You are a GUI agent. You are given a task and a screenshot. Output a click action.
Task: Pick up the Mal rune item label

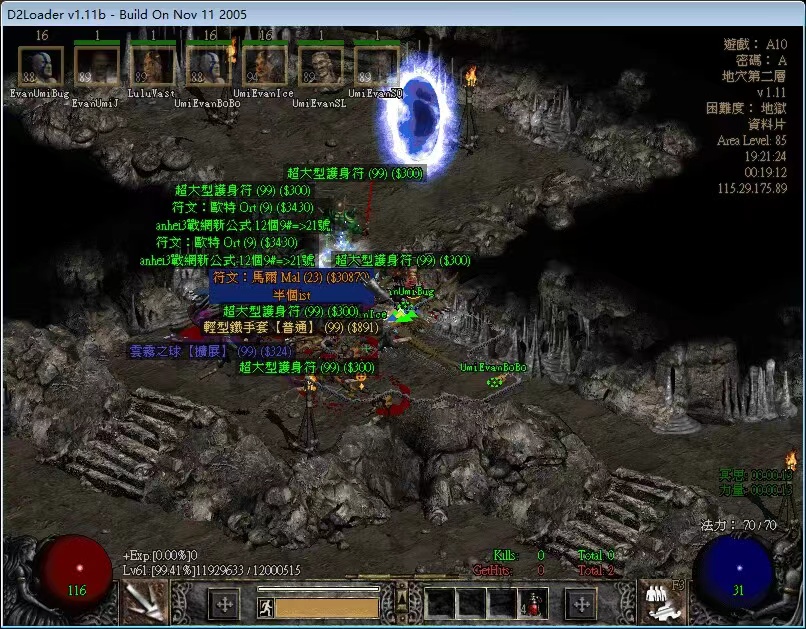tap(291, 276)
